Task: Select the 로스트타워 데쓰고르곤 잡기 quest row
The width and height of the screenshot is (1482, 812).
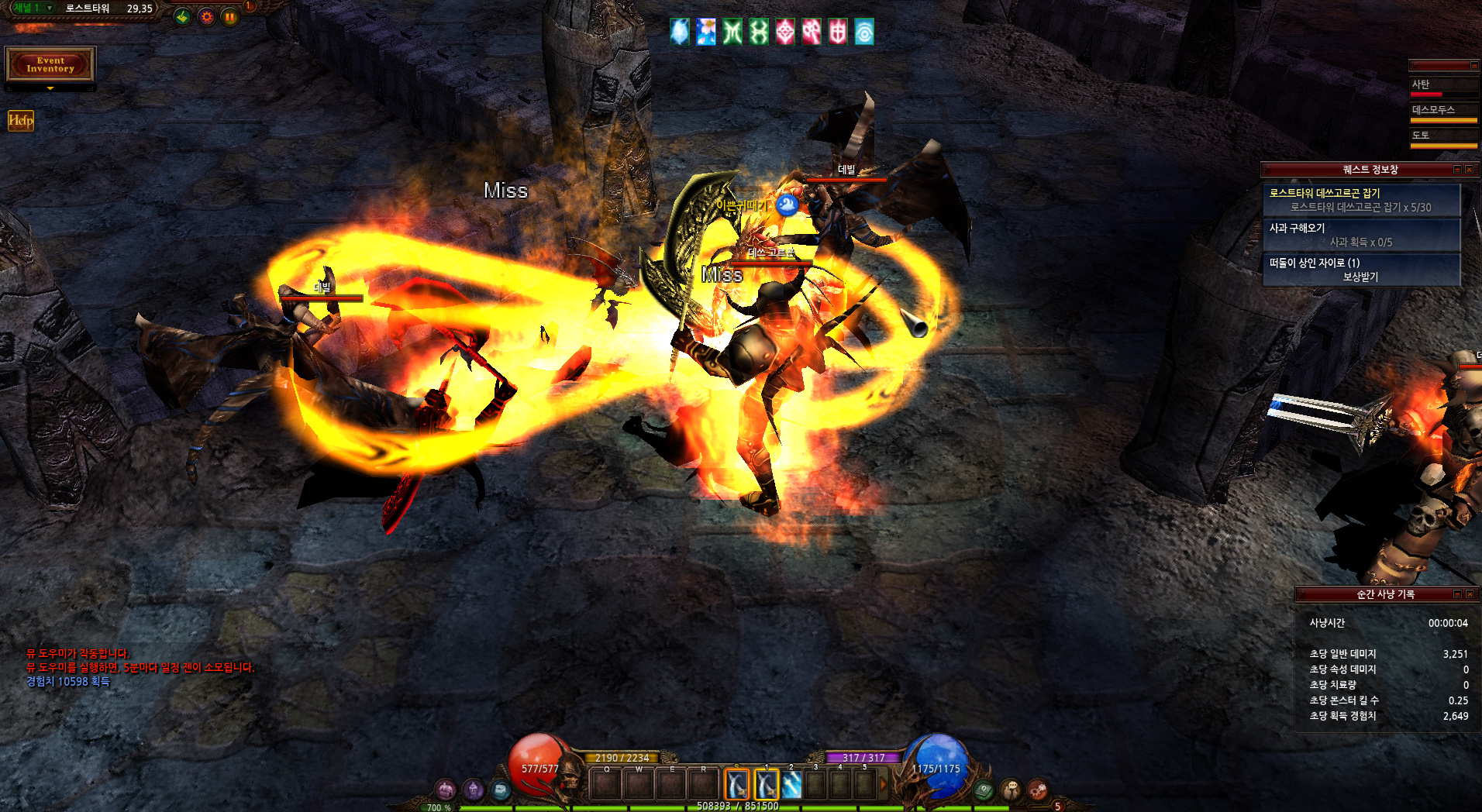Action: point(1361,200)
